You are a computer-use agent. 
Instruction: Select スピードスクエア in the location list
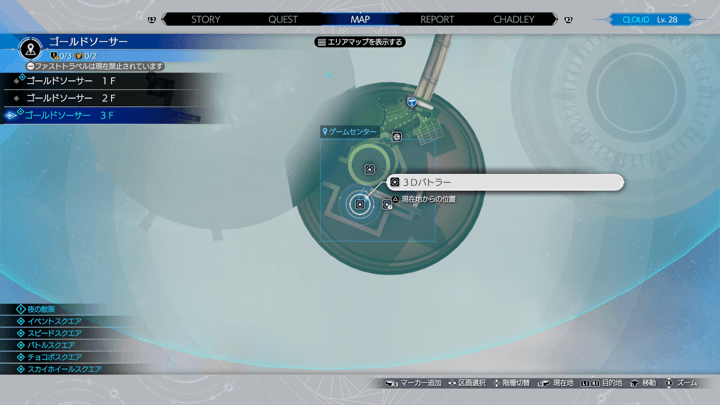pyautogui.click(x=54, y=333)
